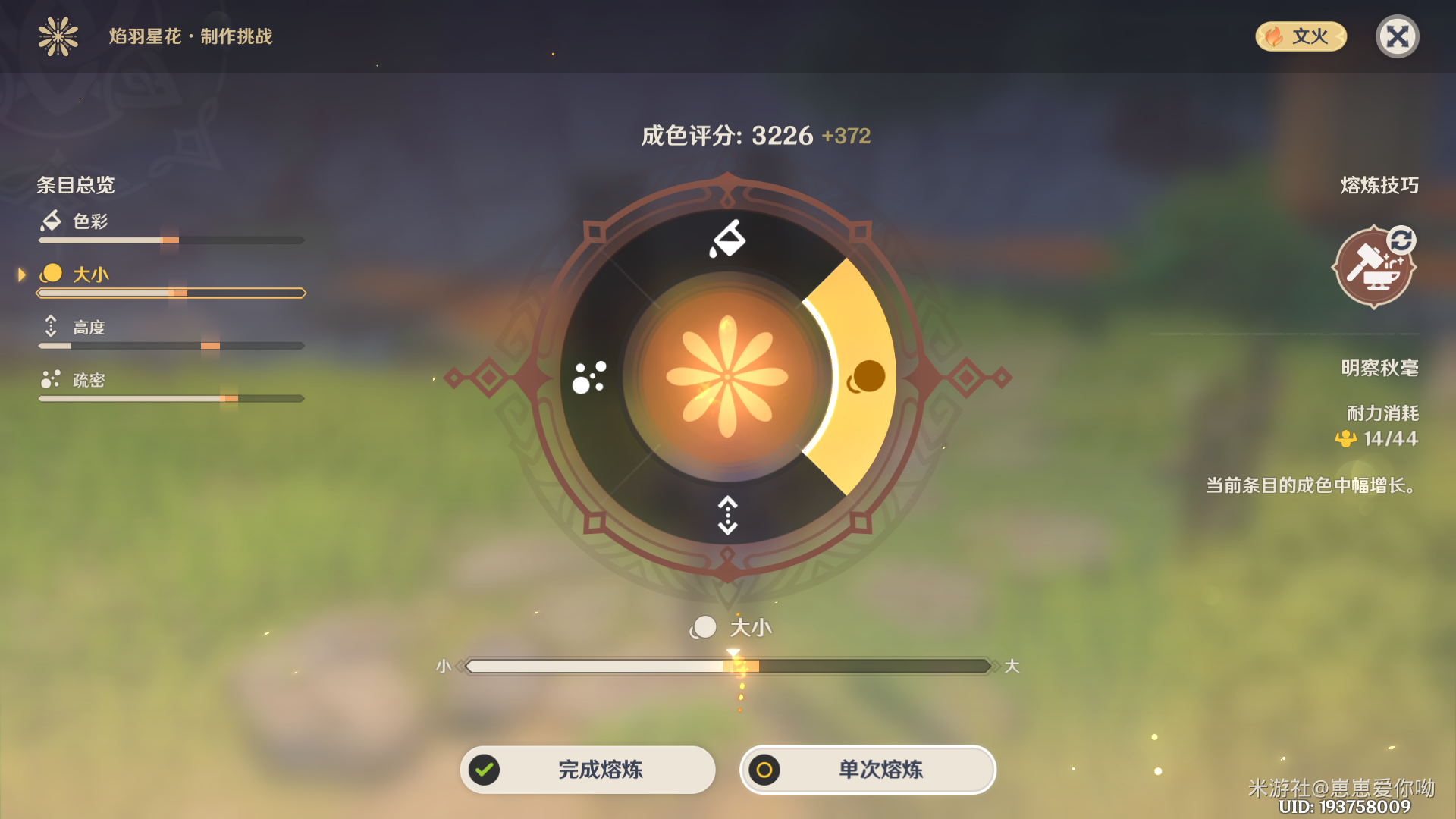The image size is (1456, 819).
Task: Open the 熔炼技巧 hammer skill icon
Action: pos(1374,268)
